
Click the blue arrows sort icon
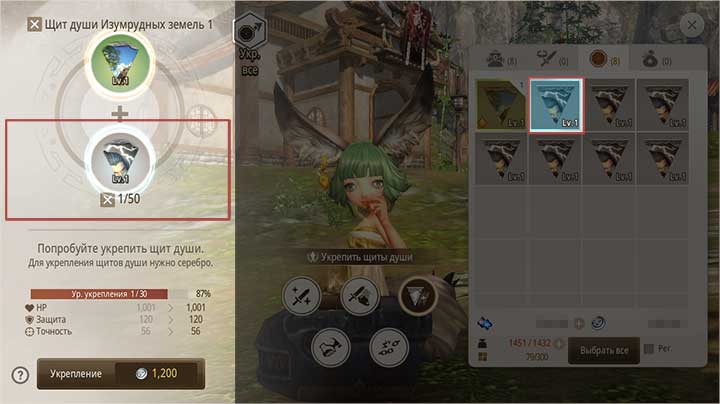point(486,324)
